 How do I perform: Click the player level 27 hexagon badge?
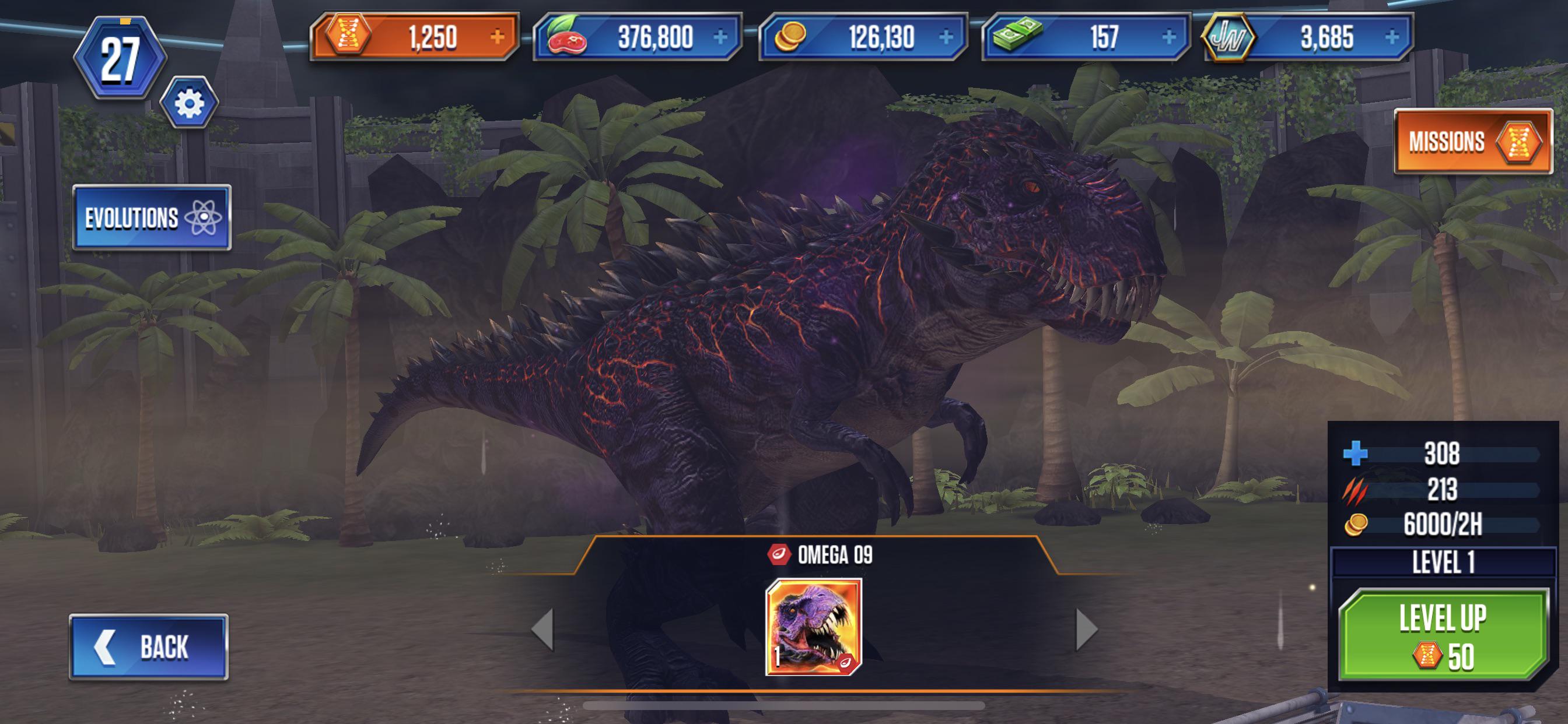[121, 56]
